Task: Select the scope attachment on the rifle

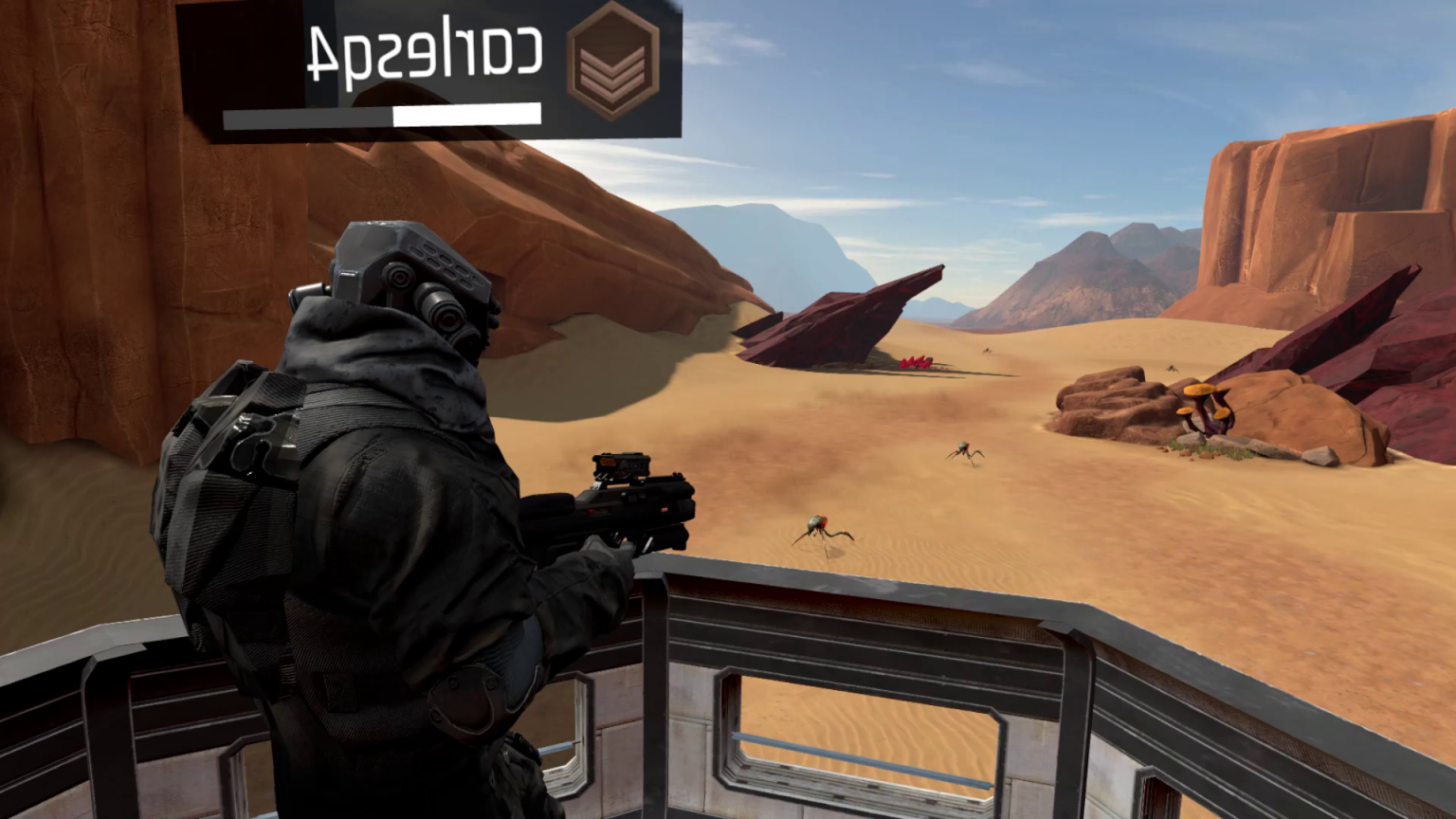Action: tap(621, 467)
